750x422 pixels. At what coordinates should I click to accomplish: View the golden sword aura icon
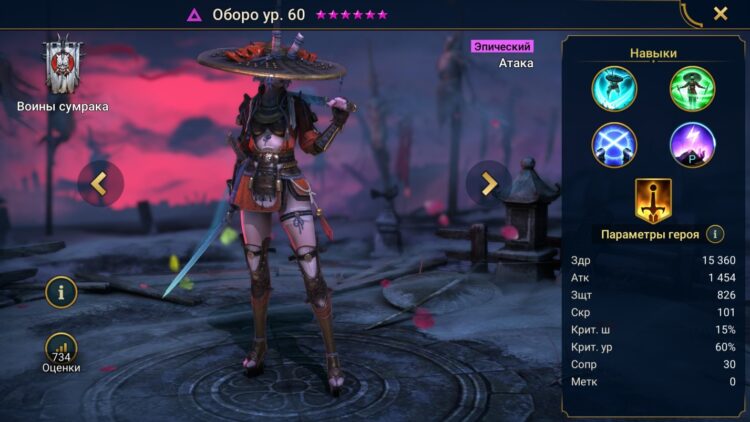pos(653,201)
